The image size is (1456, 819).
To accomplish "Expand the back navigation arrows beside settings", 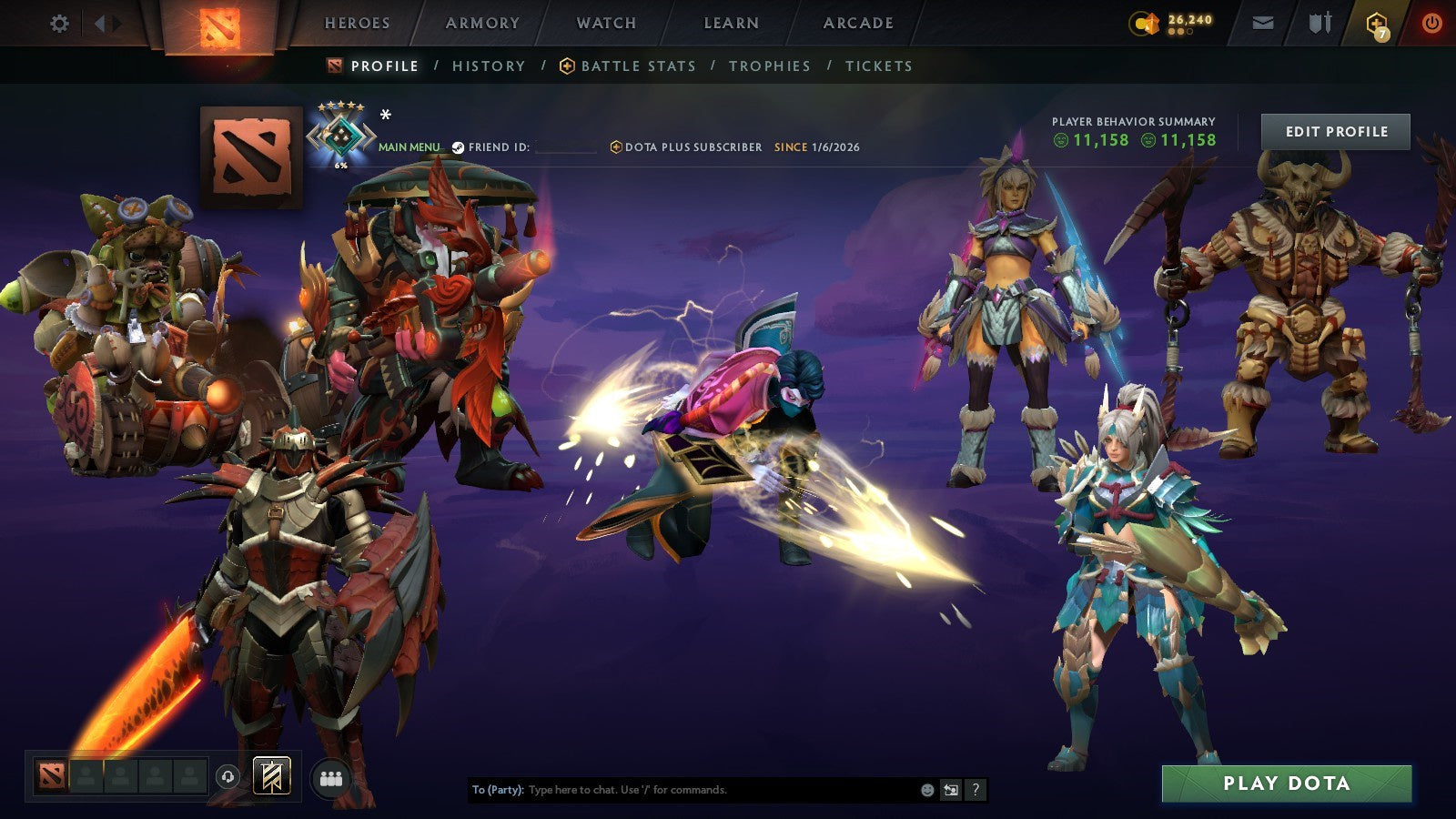I will [x=107, y=23].
